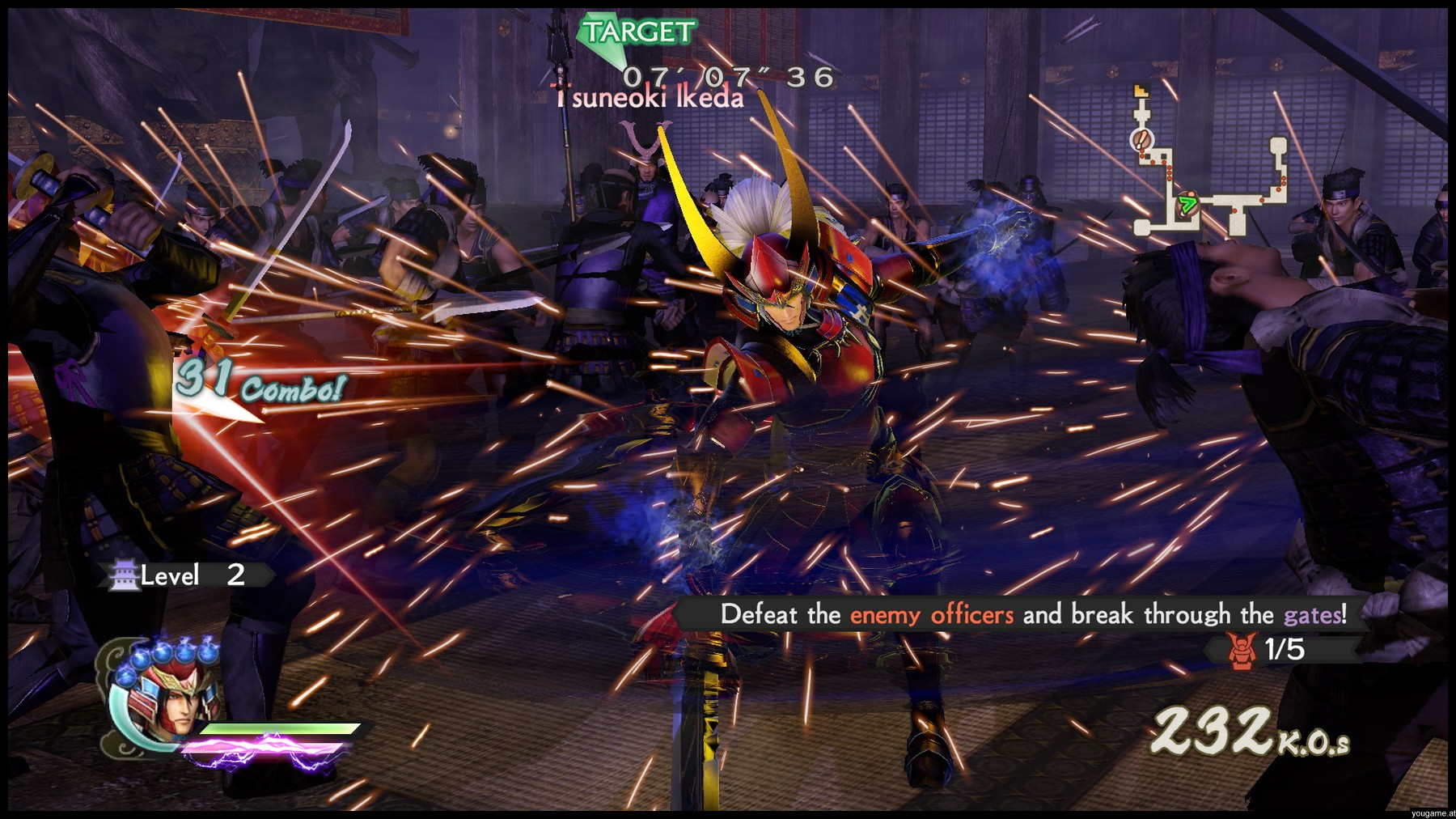Select the castle Level indicator icon
Image resolution: width=1456 pixels, height=819 pixels.
(x=125, y=575)
